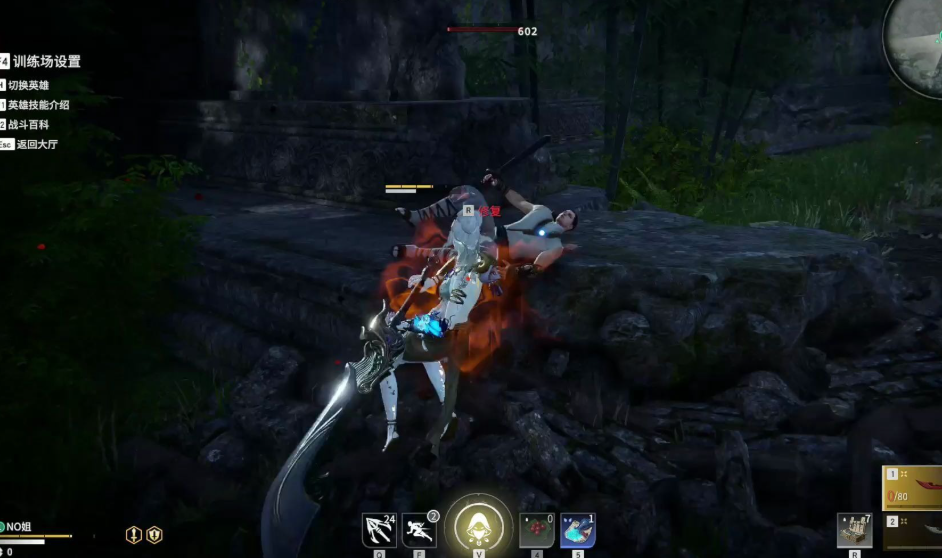
Task: Open 英雄技能介绍 hero skill introduction
Action: pyautogui.click(x=38, y=105)
